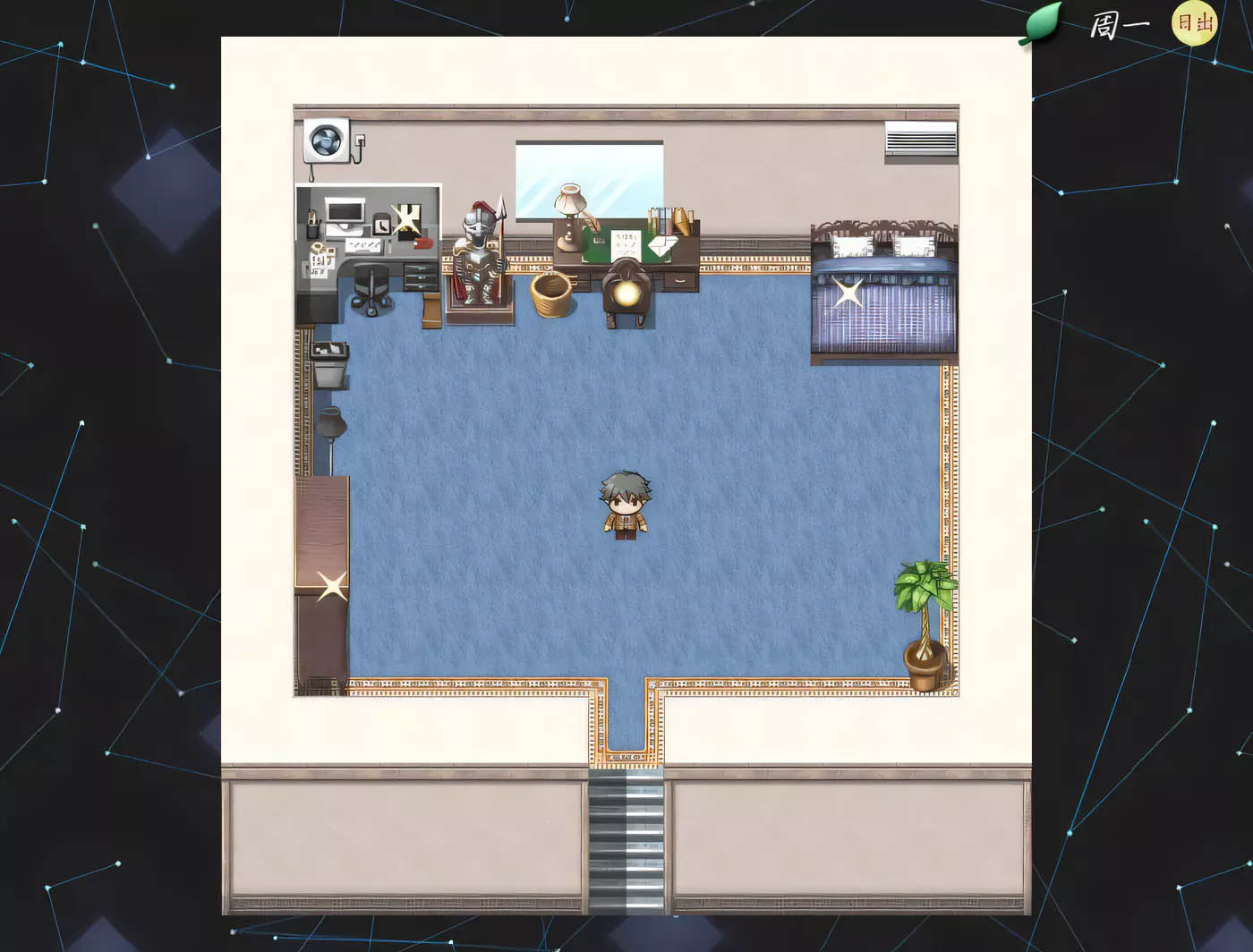Image resolution: width=1253 pixels, height=952 pixels.
Task: Click the sparkling bed to rest
Action: (x=847, y=291)
